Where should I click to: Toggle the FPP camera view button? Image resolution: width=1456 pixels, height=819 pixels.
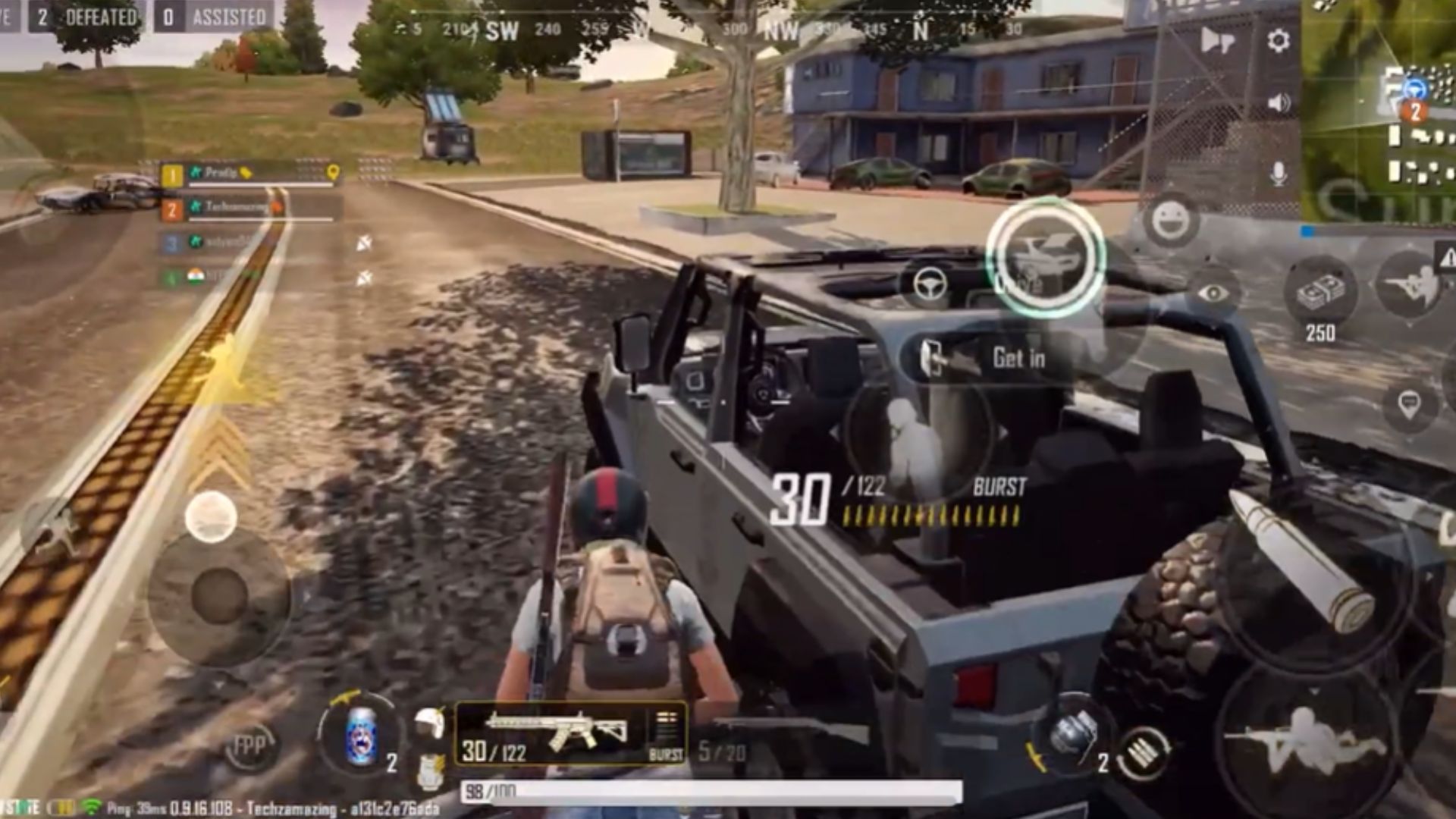pyautogui.click(x=249, y=746)
